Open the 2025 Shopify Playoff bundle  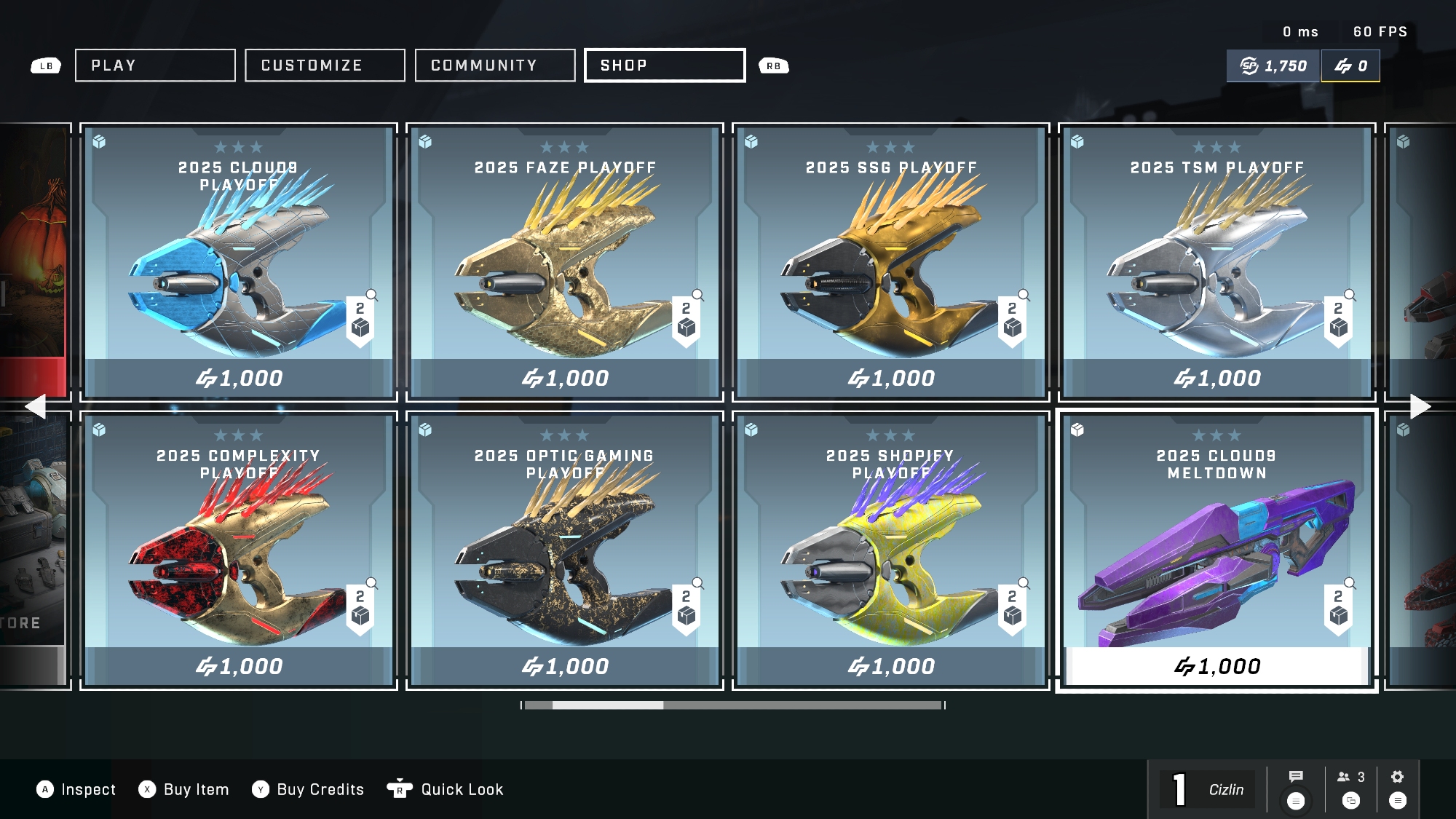tap(891, 550)
